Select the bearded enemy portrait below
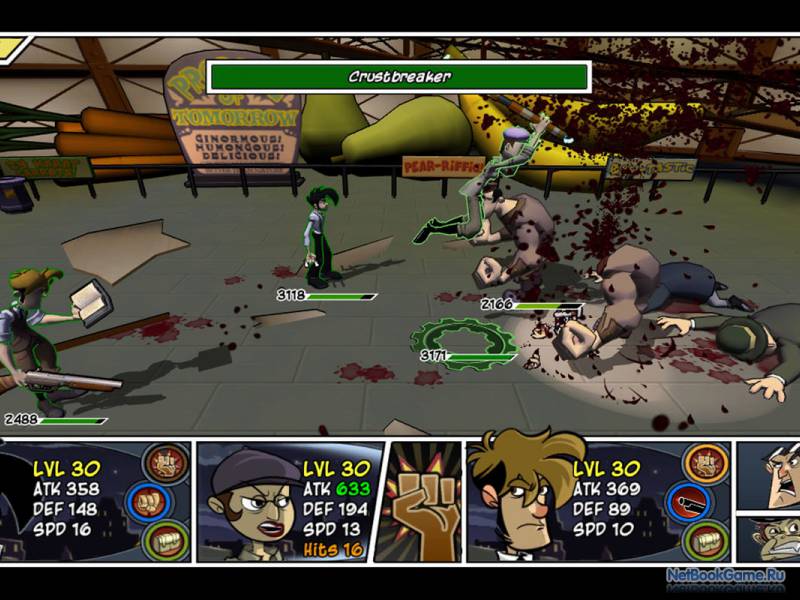The image size is (800, 600). [768, 538]
